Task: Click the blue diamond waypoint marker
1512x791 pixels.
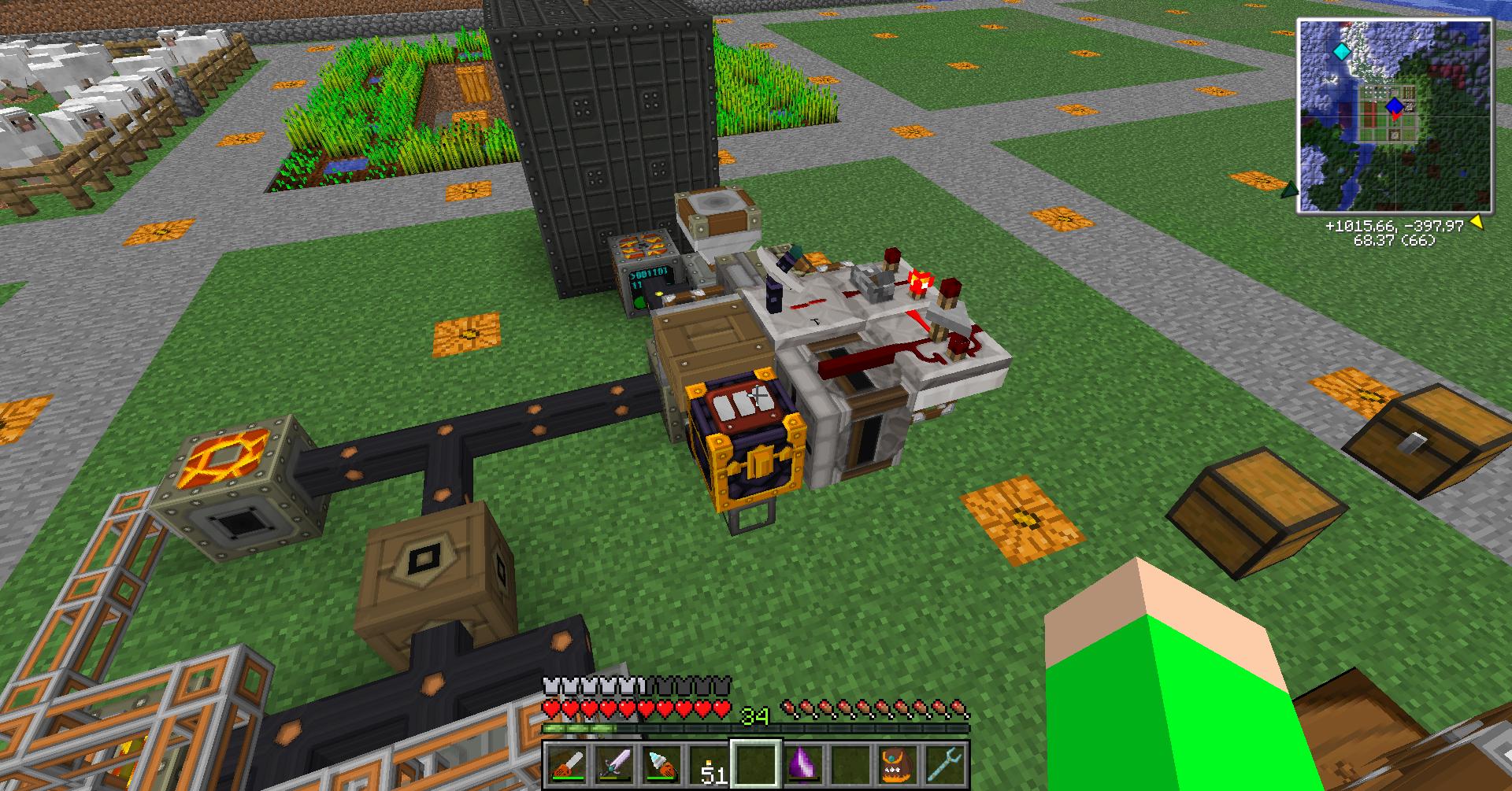Action: [1395, 105]
